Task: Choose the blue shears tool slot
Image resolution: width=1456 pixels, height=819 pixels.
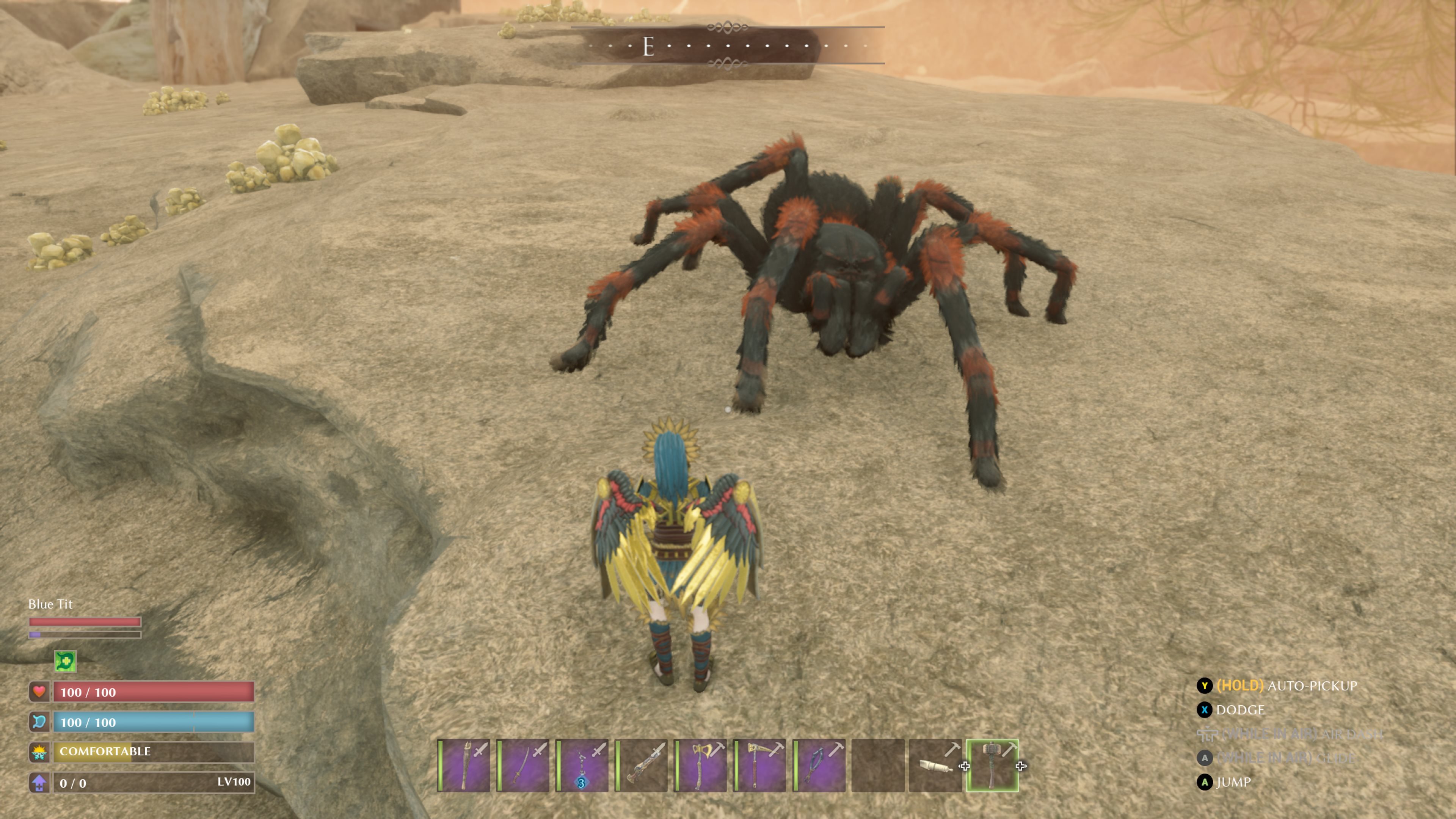Action: (x=819, y=765)
